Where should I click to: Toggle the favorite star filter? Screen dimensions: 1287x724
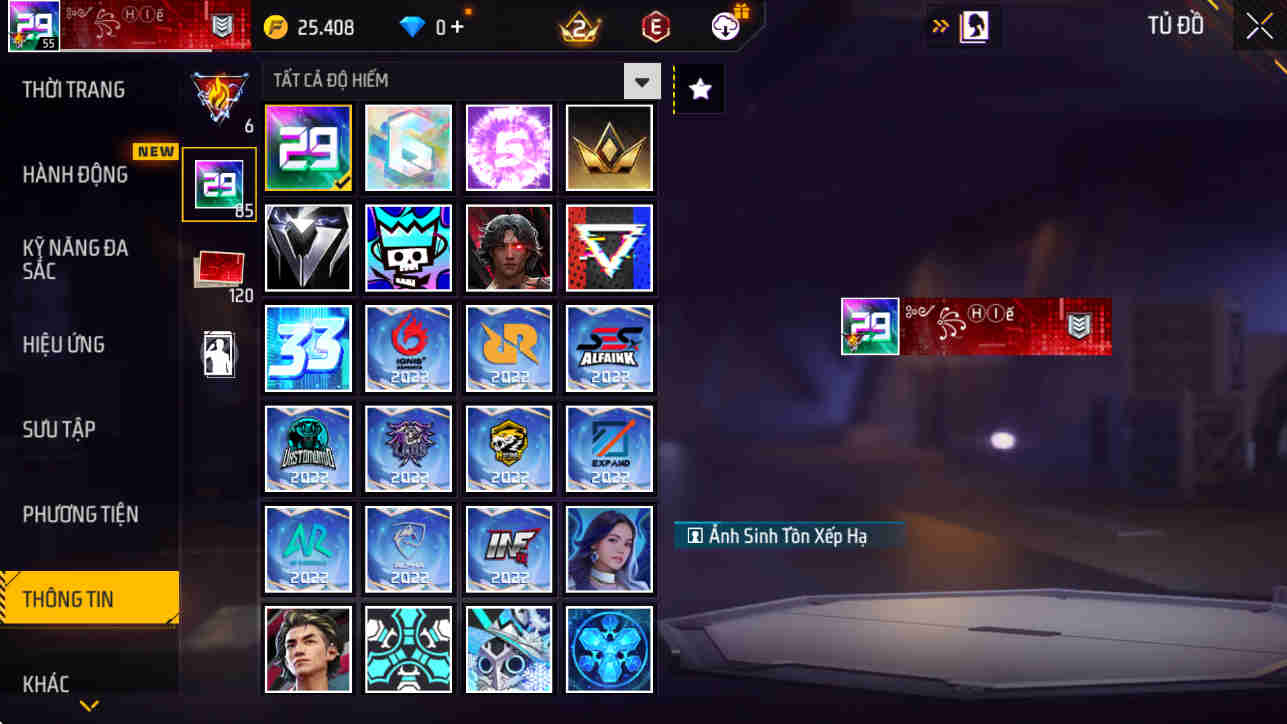[698, 88]
